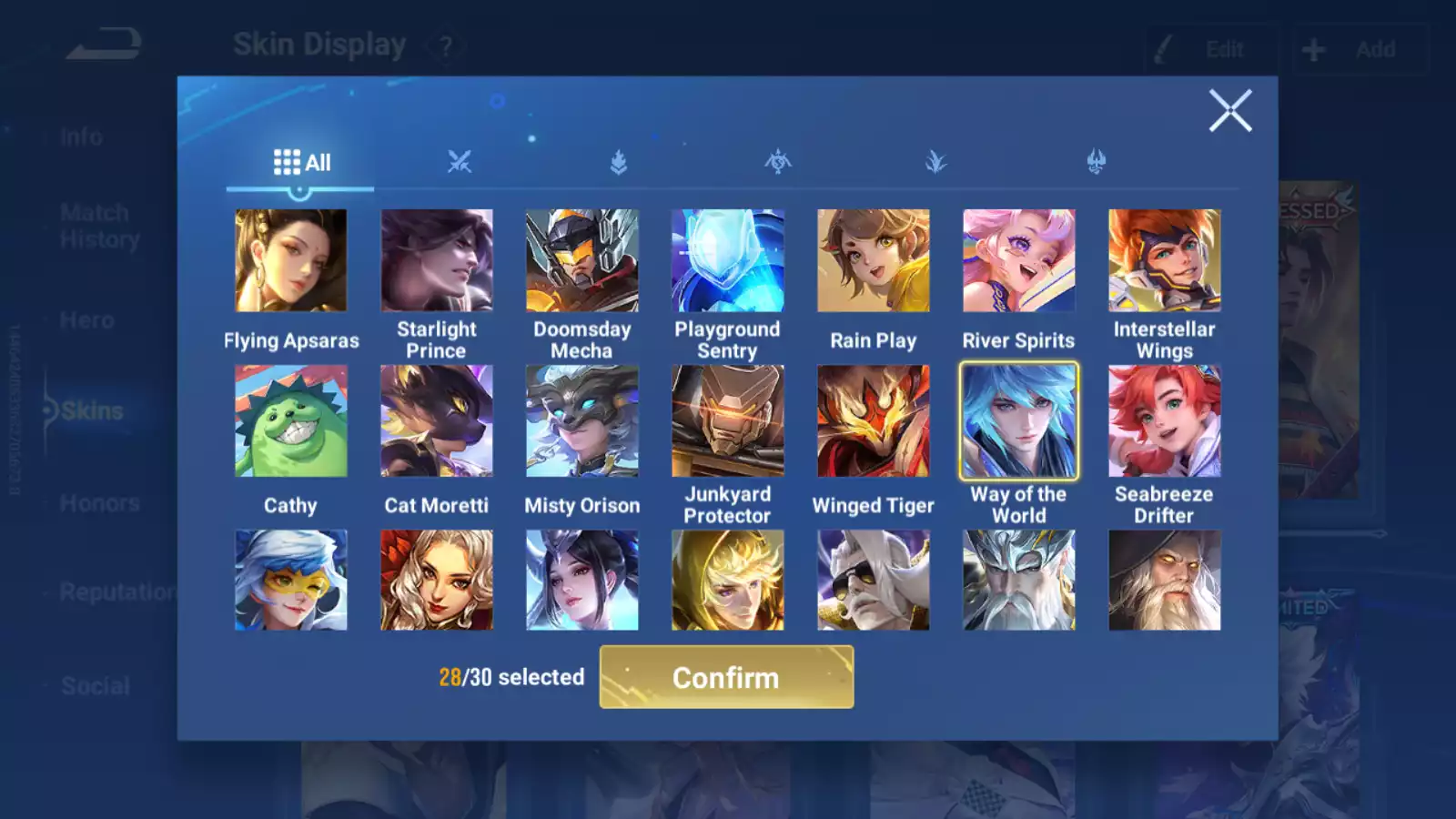The height and width of the screenshot is (819, 1456).
Task: Choose the Starlight Prince skin
Action: [x=436, y=261]
